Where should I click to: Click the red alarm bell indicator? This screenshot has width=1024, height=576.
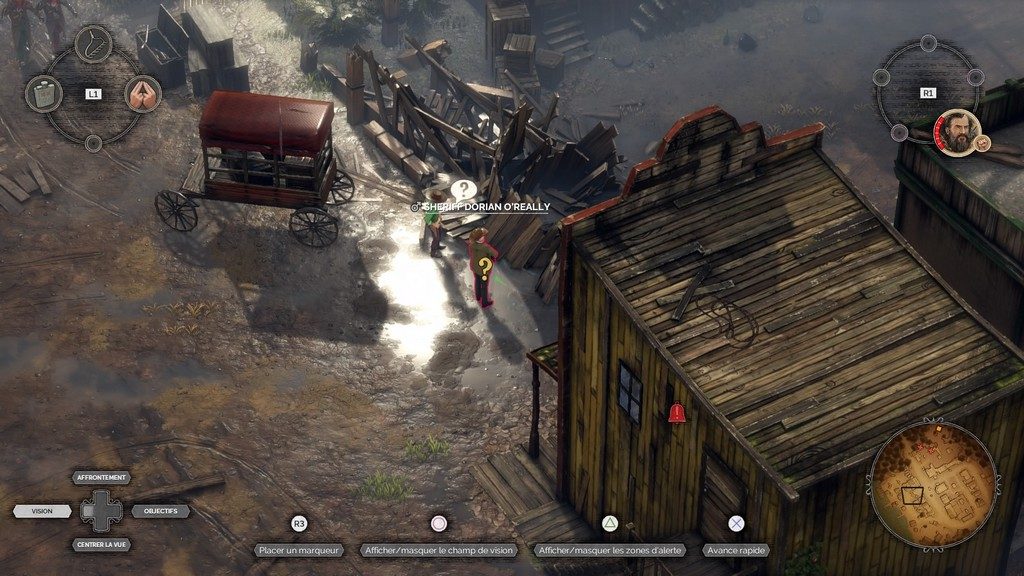(x=677, y=411)
